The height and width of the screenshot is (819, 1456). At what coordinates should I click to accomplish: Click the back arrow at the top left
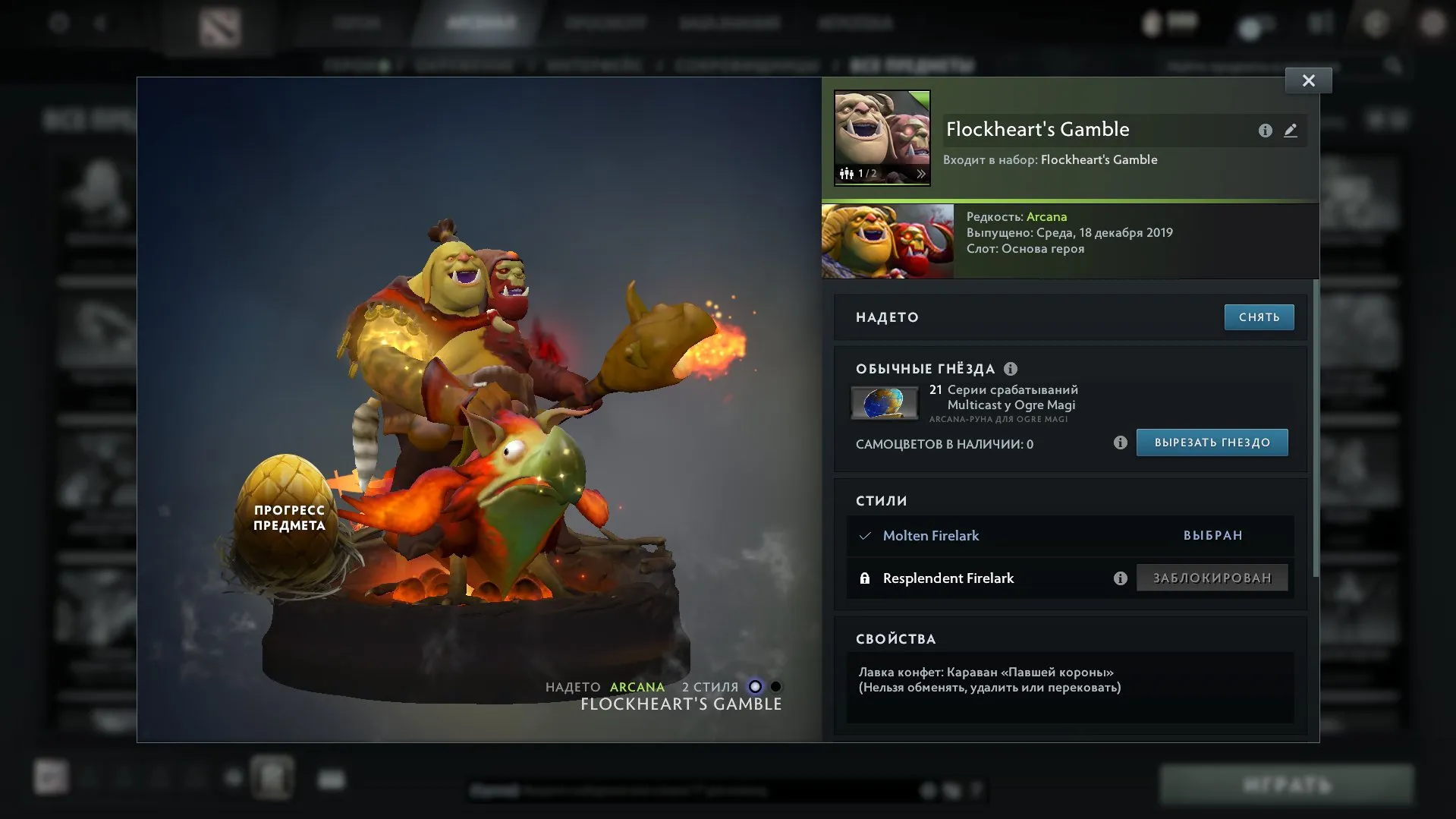101,22
